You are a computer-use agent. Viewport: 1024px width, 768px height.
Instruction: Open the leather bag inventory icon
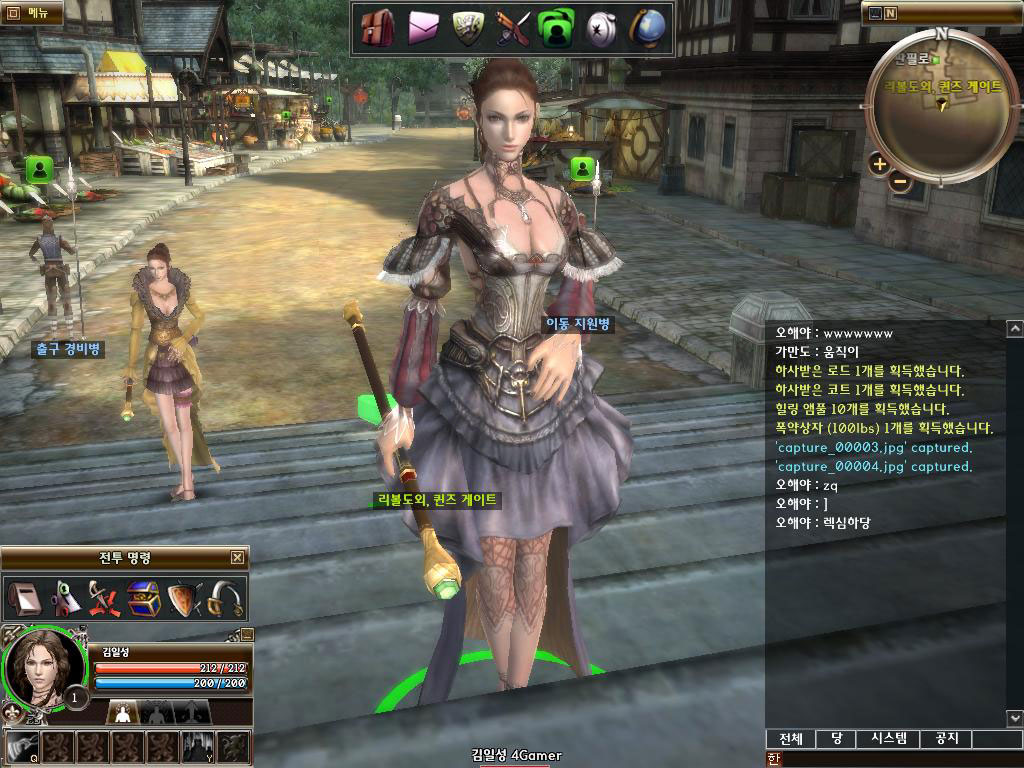pyautogui.click(x=377, y=28)
